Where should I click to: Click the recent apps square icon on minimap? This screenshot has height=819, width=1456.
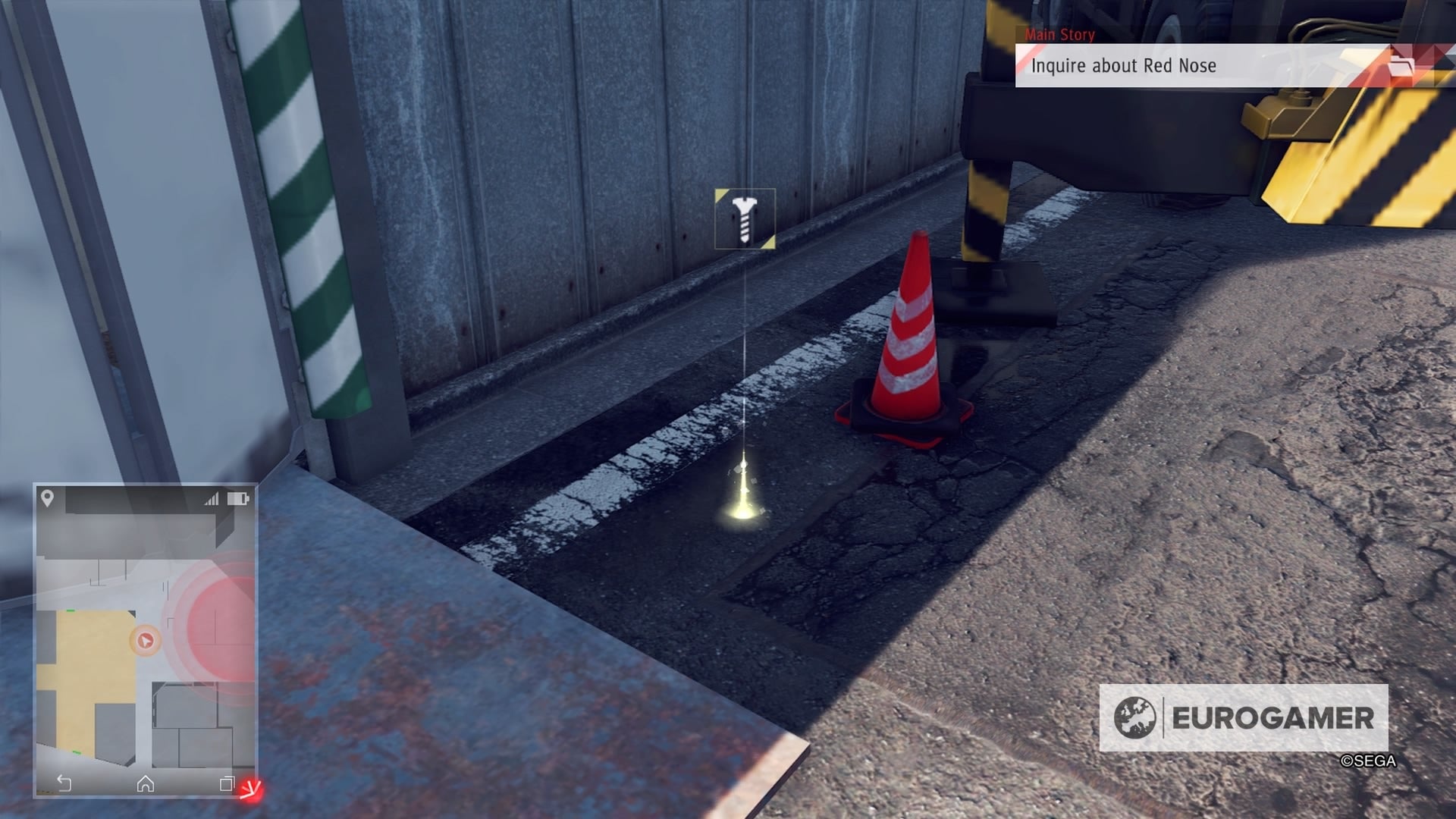pos(227,783)
